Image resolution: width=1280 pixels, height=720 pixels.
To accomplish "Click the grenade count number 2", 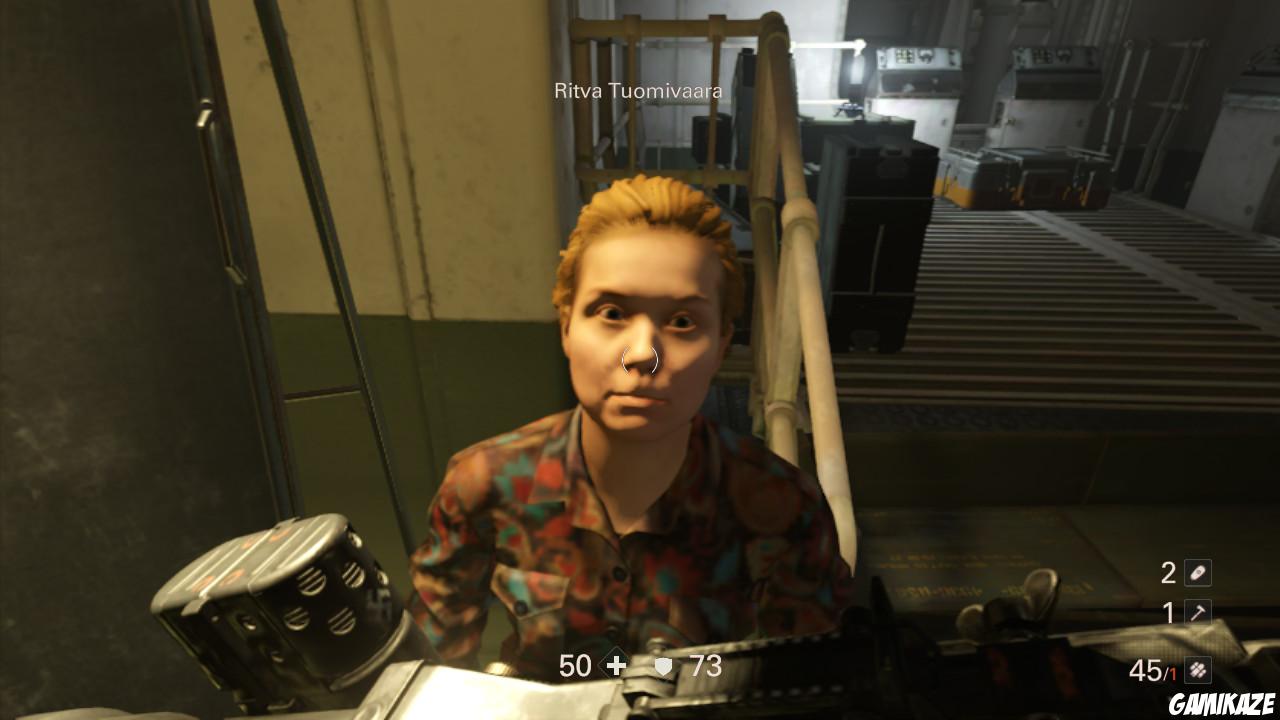I will [1168, 573].
